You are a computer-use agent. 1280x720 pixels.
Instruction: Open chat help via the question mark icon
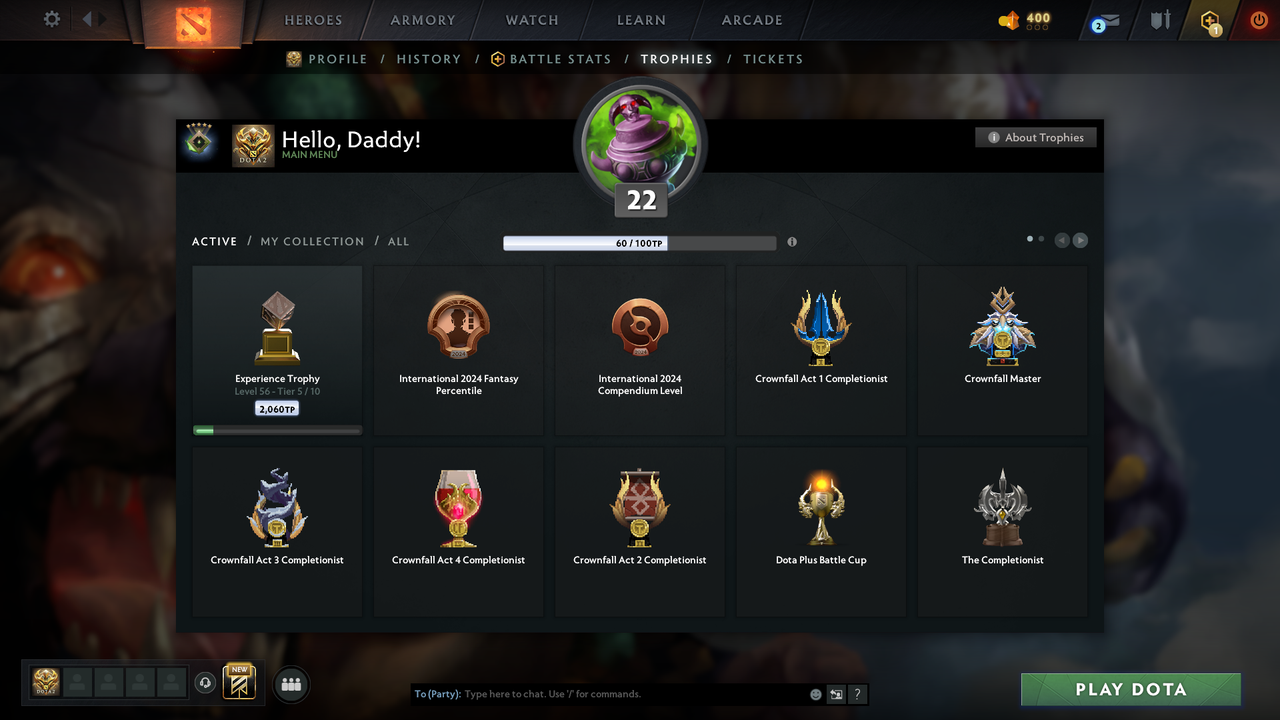tap(857, 693)
